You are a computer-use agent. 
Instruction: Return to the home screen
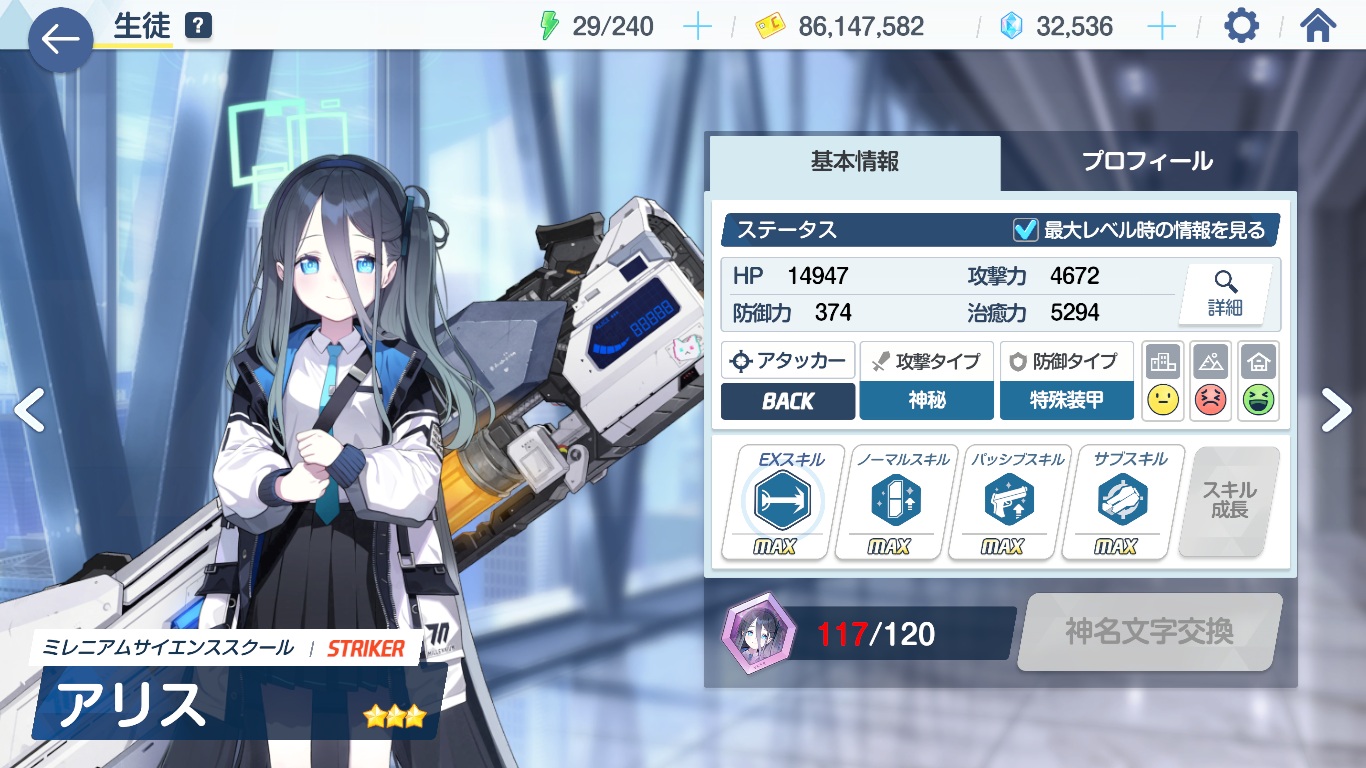click(1318, 26)
